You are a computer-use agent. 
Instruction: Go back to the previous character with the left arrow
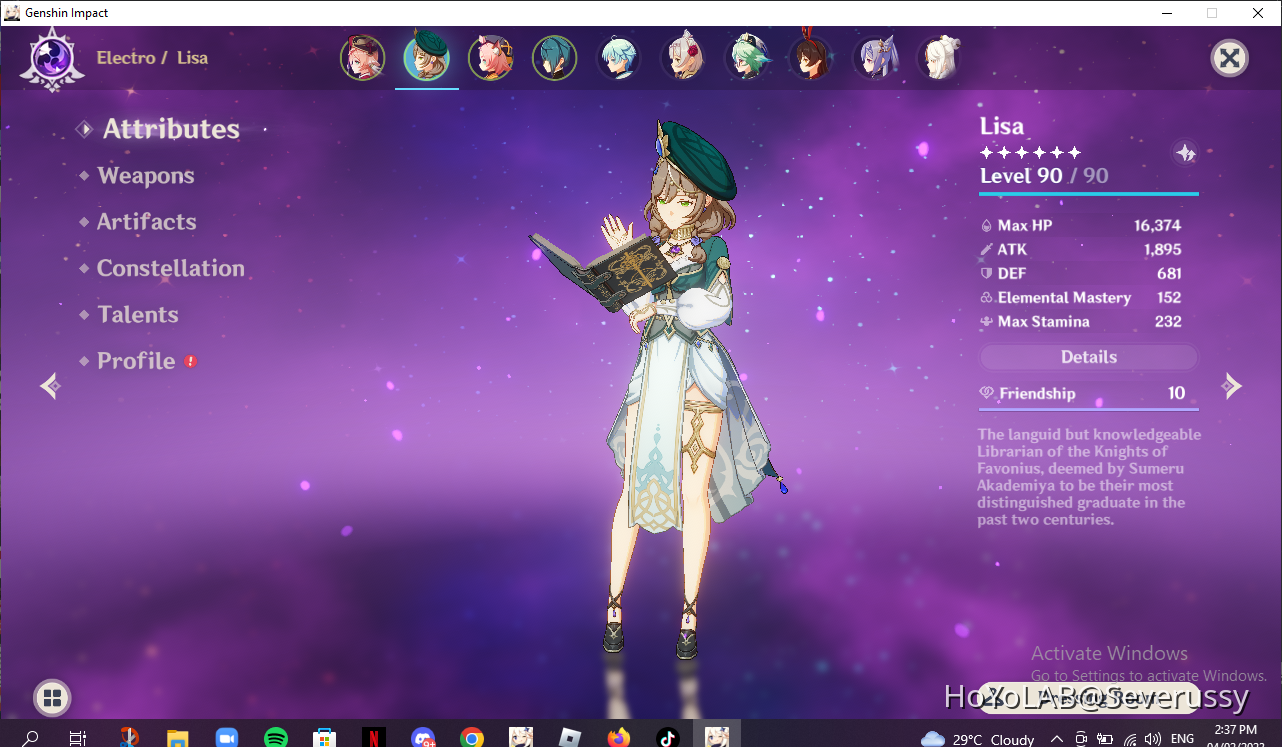pos(49,386)
